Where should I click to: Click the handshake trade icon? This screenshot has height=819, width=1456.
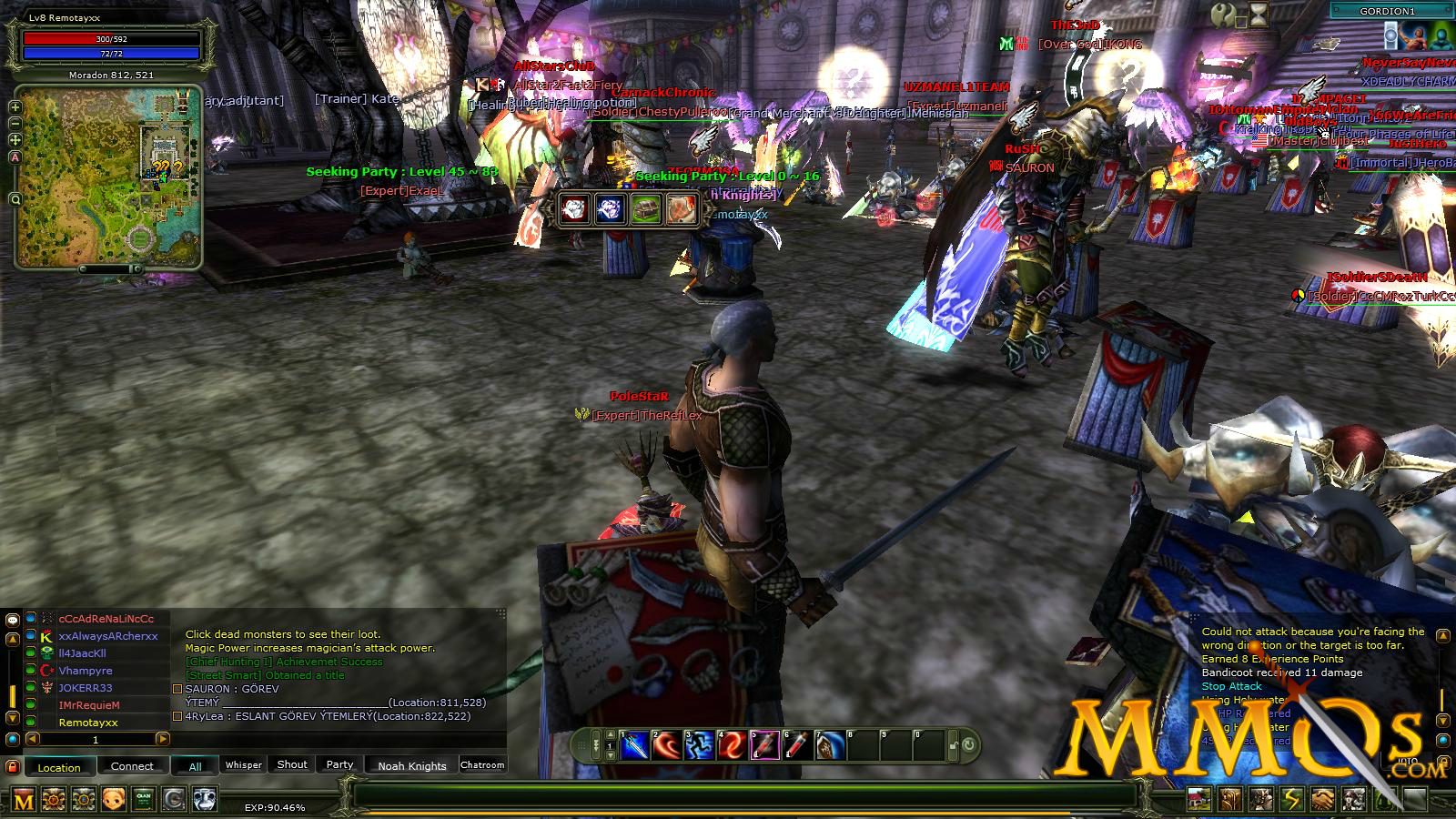click(x=1323, y=800)
